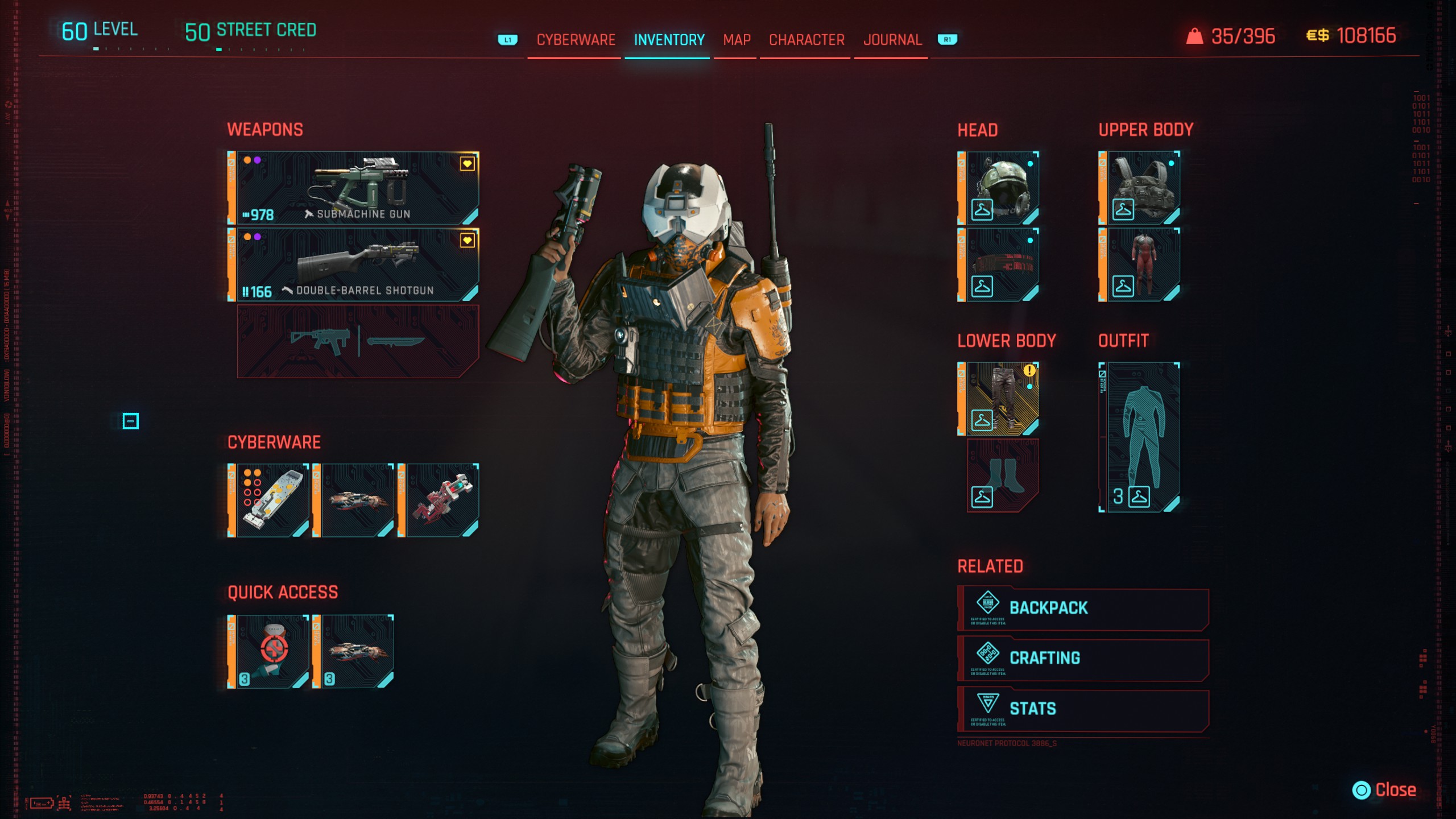Switch to the Cyberware tab

576,40
